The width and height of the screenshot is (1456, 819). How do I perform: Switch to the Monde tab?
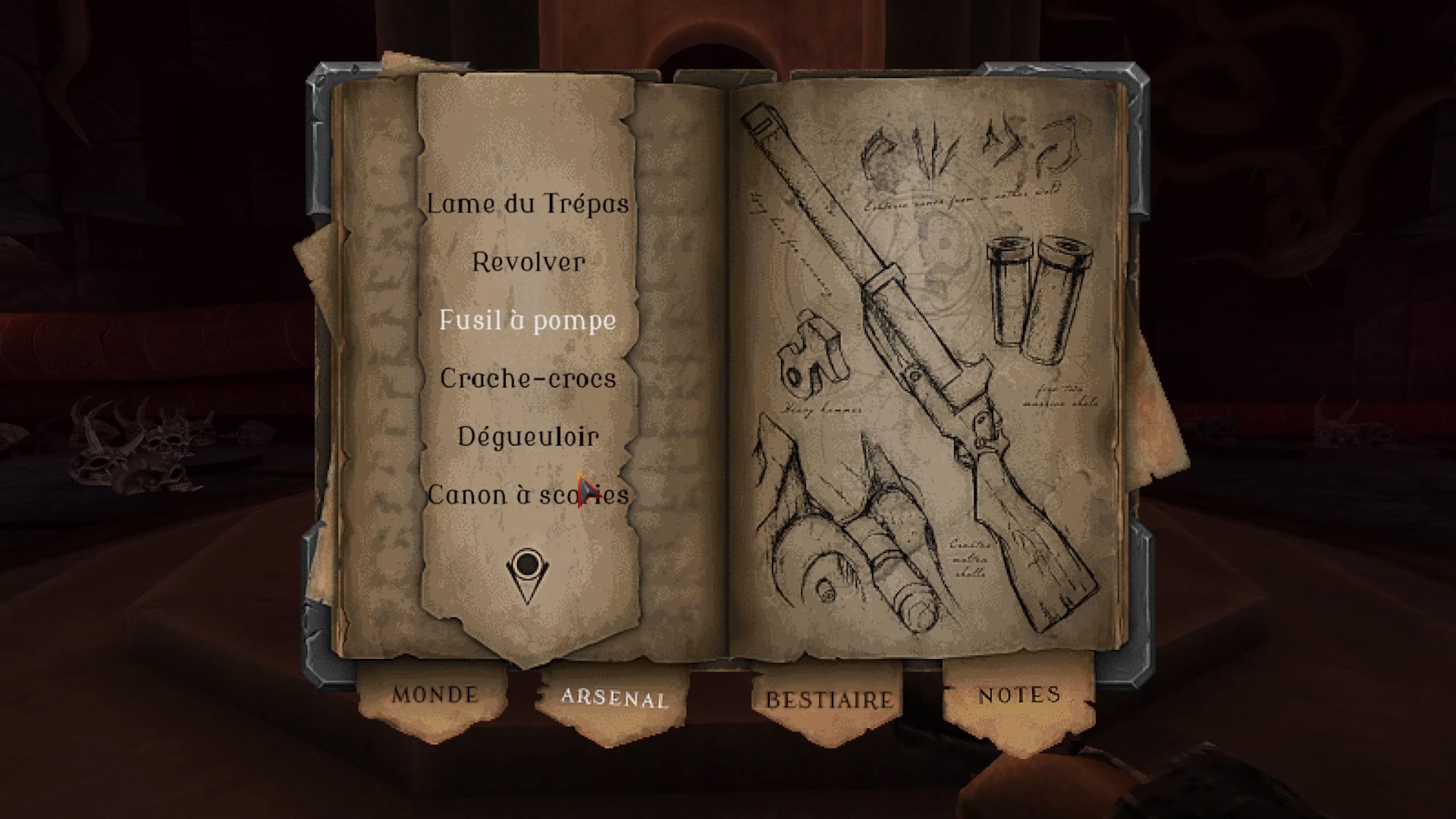tap(435, 695)
